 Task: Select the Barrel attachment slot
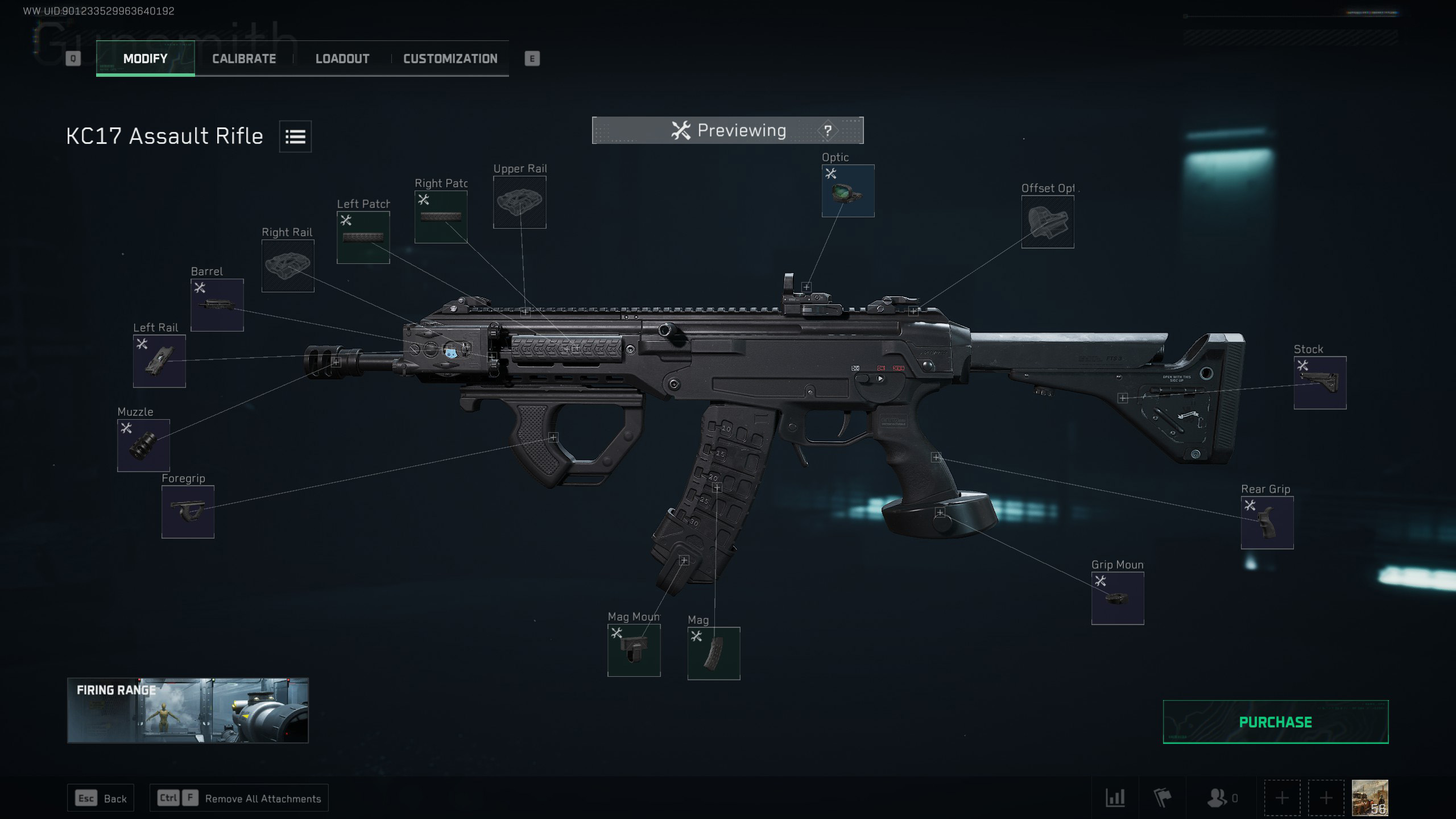217,305
